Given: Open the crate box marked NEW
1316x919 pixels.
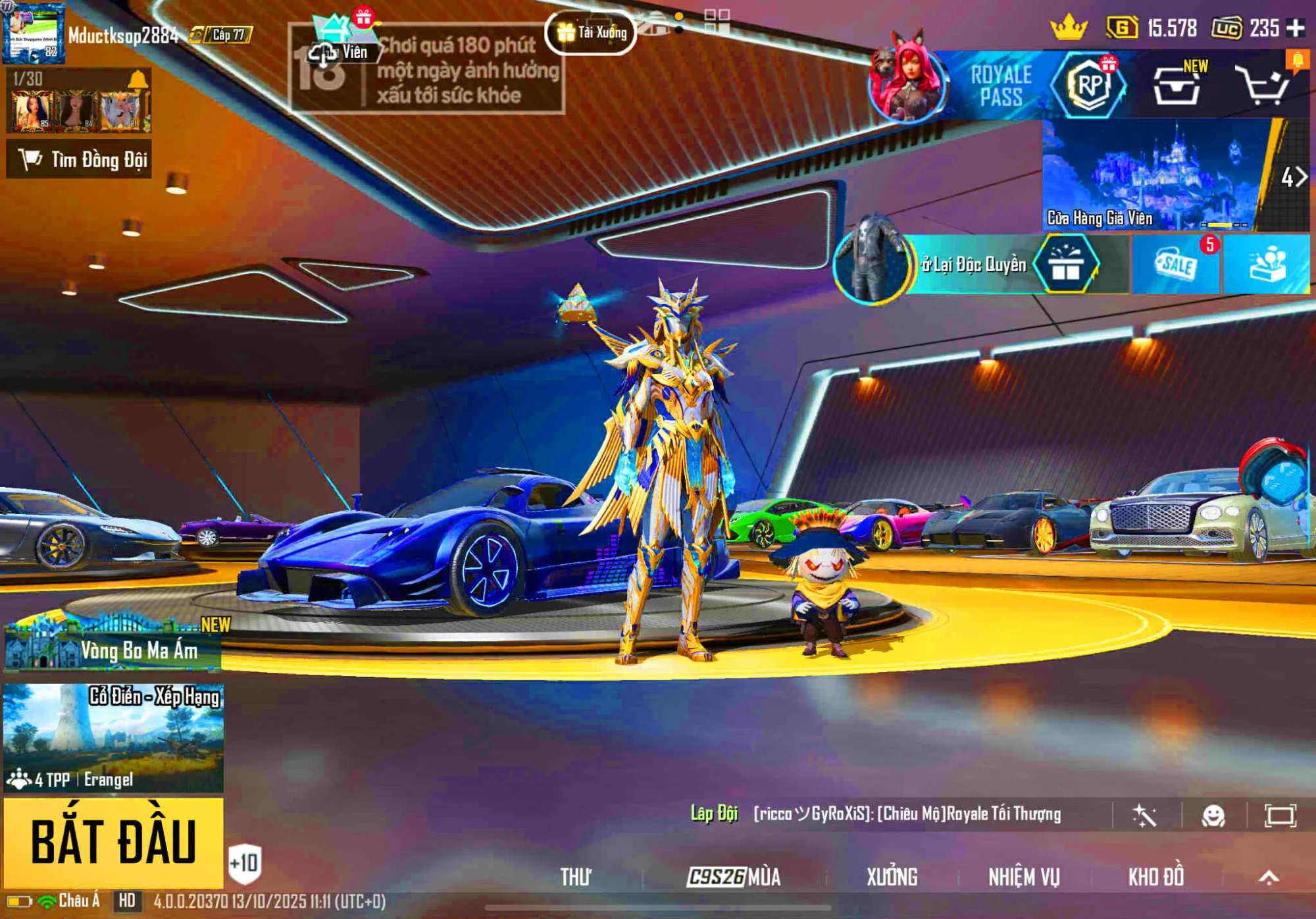Looking at the screenshot, I should pos(1177,86).
